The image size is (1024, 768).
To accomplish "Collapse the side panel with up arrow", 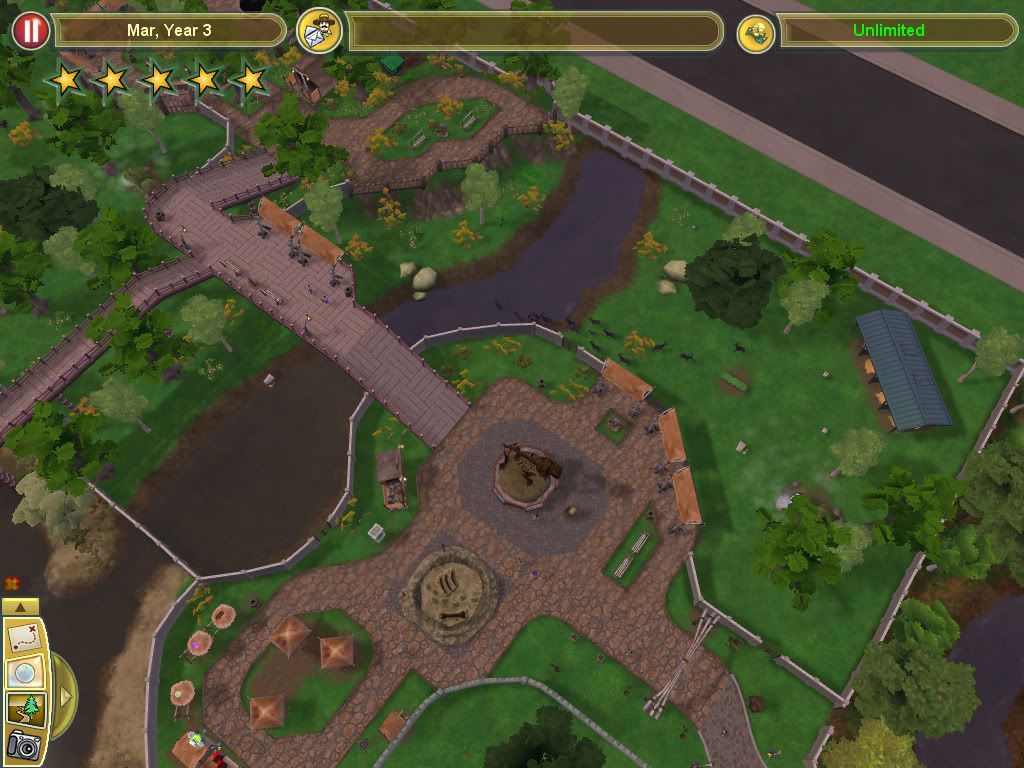I will (21, 606).
